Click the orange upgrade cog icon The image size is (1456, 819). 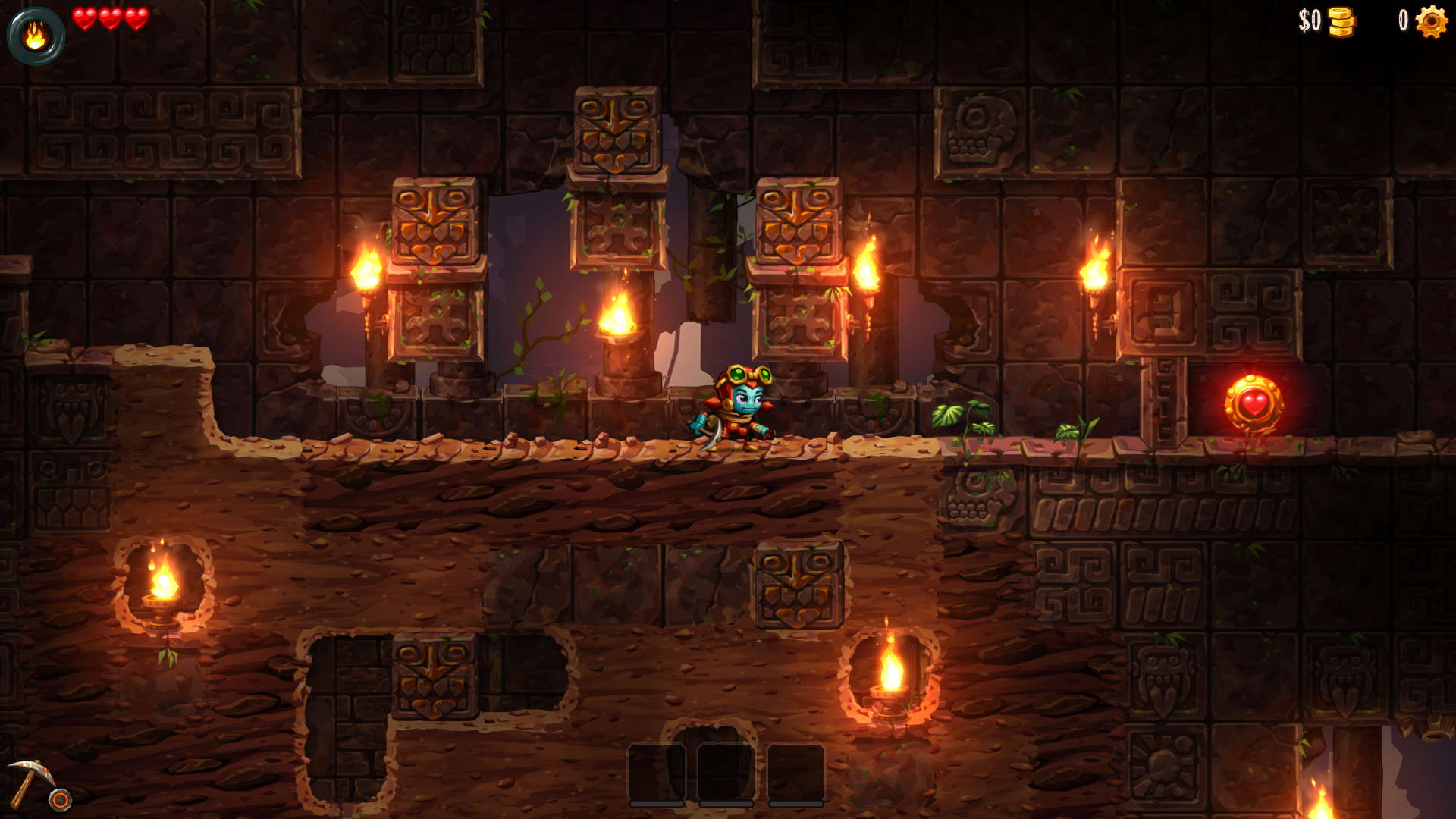[1431, 21]
